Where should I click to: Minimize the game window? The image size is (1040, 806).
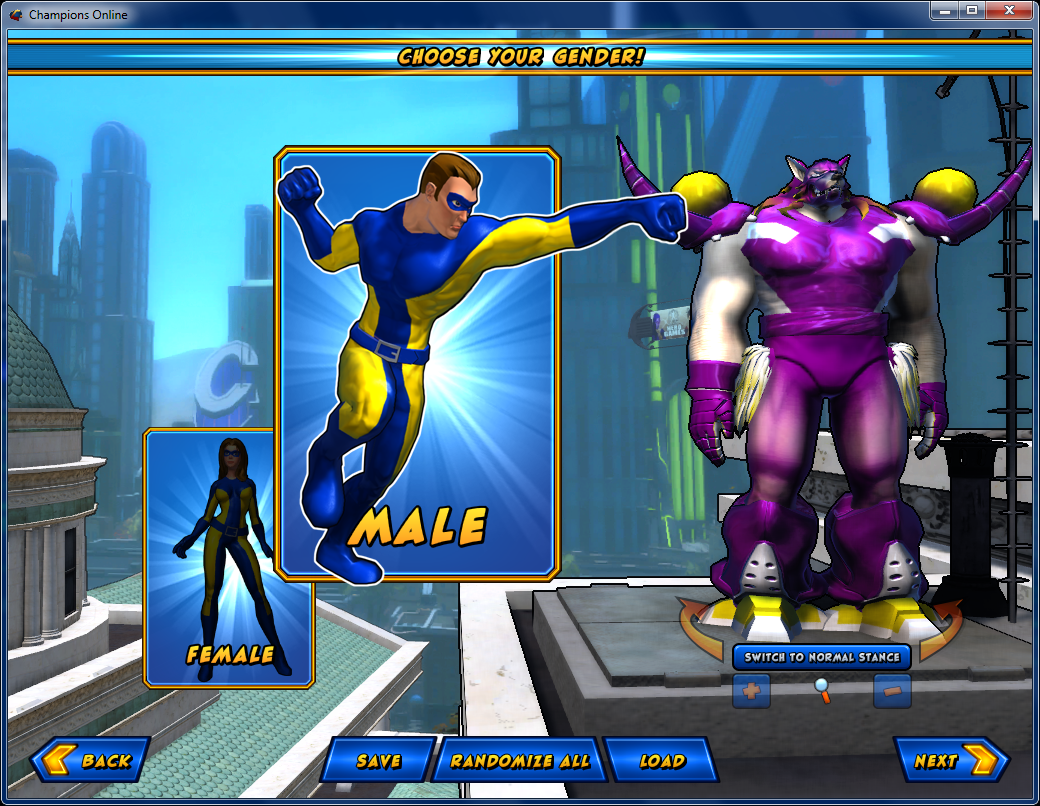pyautogui.click(x=945, y=11)
